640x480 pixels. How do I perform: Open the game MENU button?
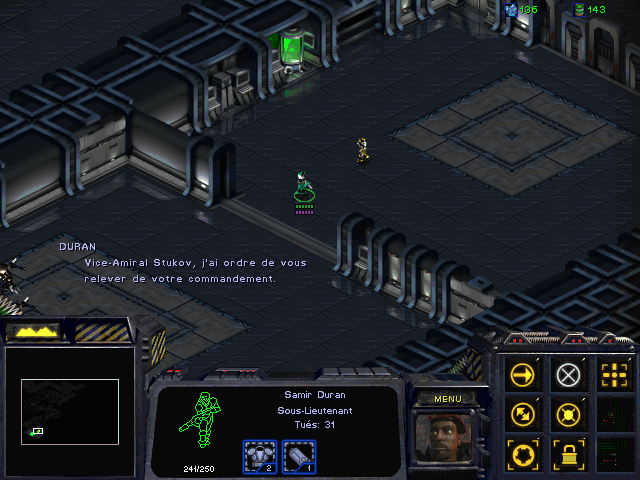point(446,399)
